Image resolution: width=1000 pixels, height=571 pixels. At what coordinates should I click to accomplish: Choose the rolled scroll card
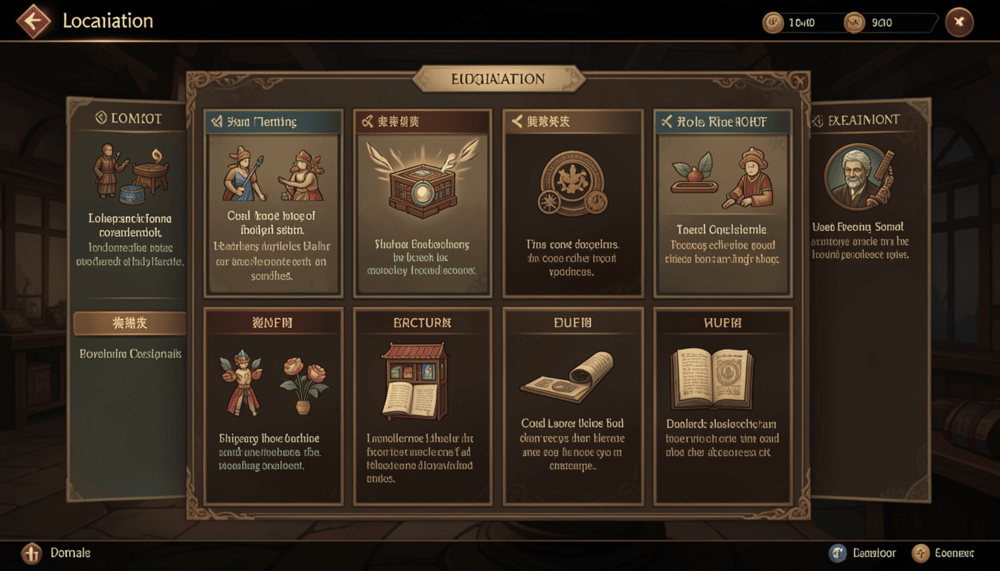click(x=572, y=405)
